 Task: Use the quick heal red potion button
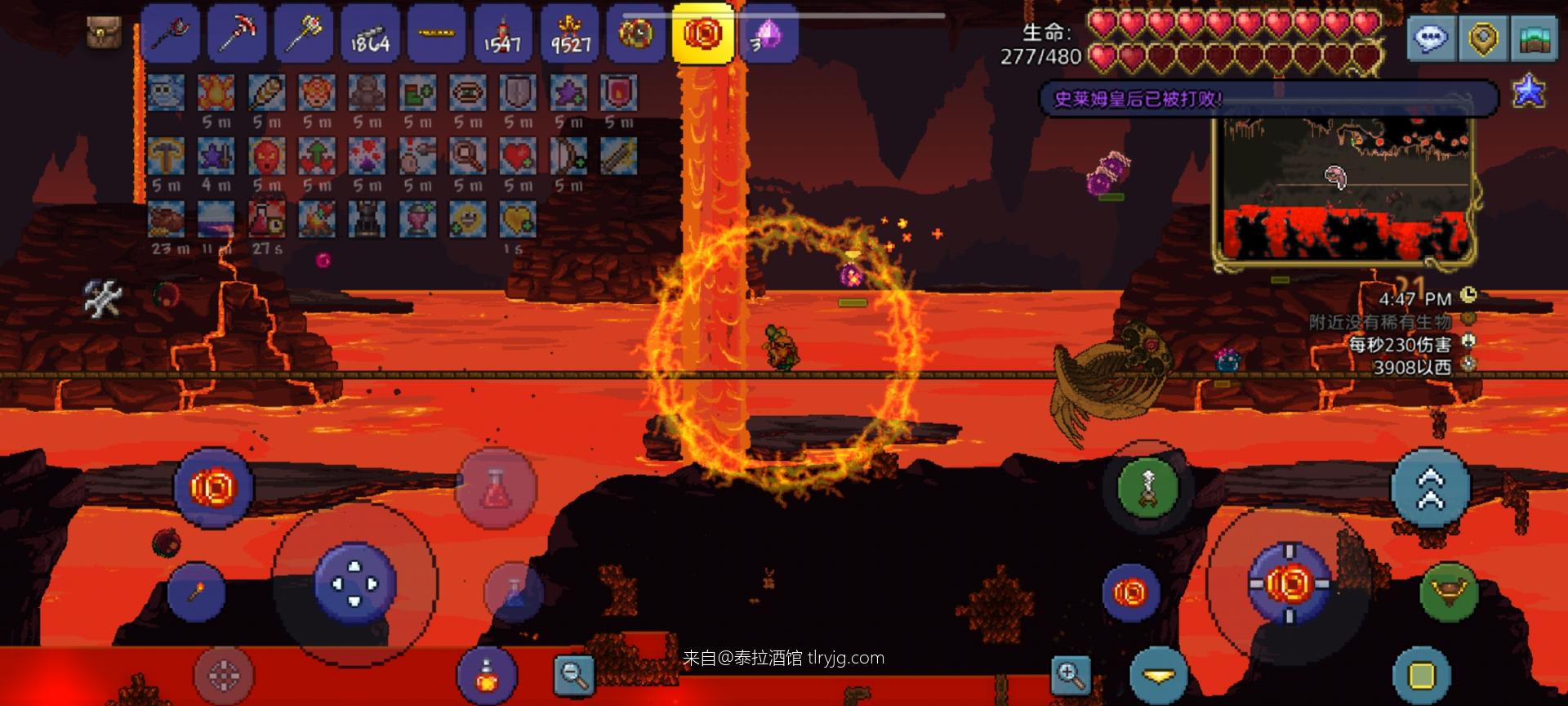click(x=496, y=488)
